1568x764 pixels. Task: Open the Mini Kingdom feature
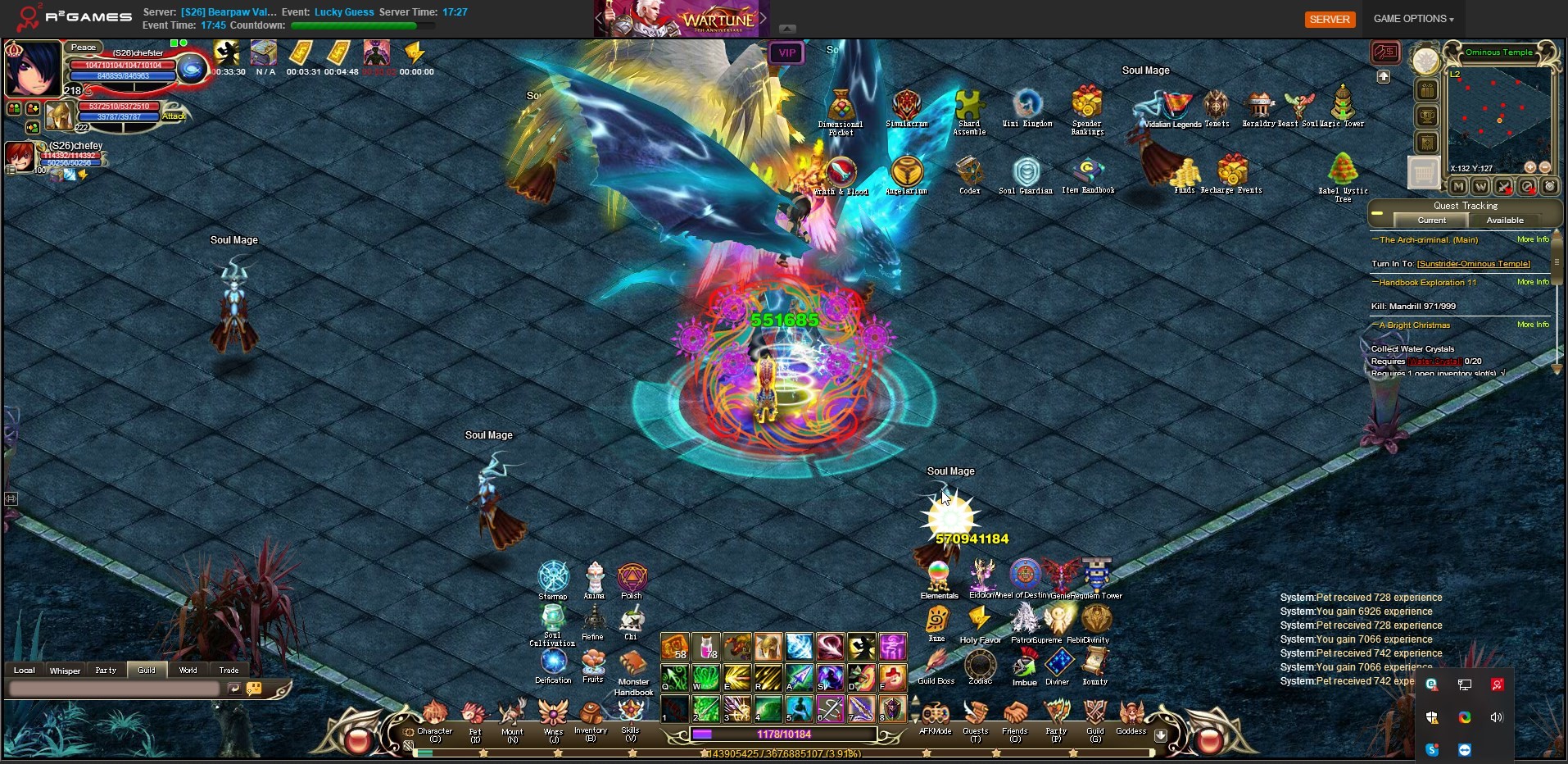(x=1027, y=107)
